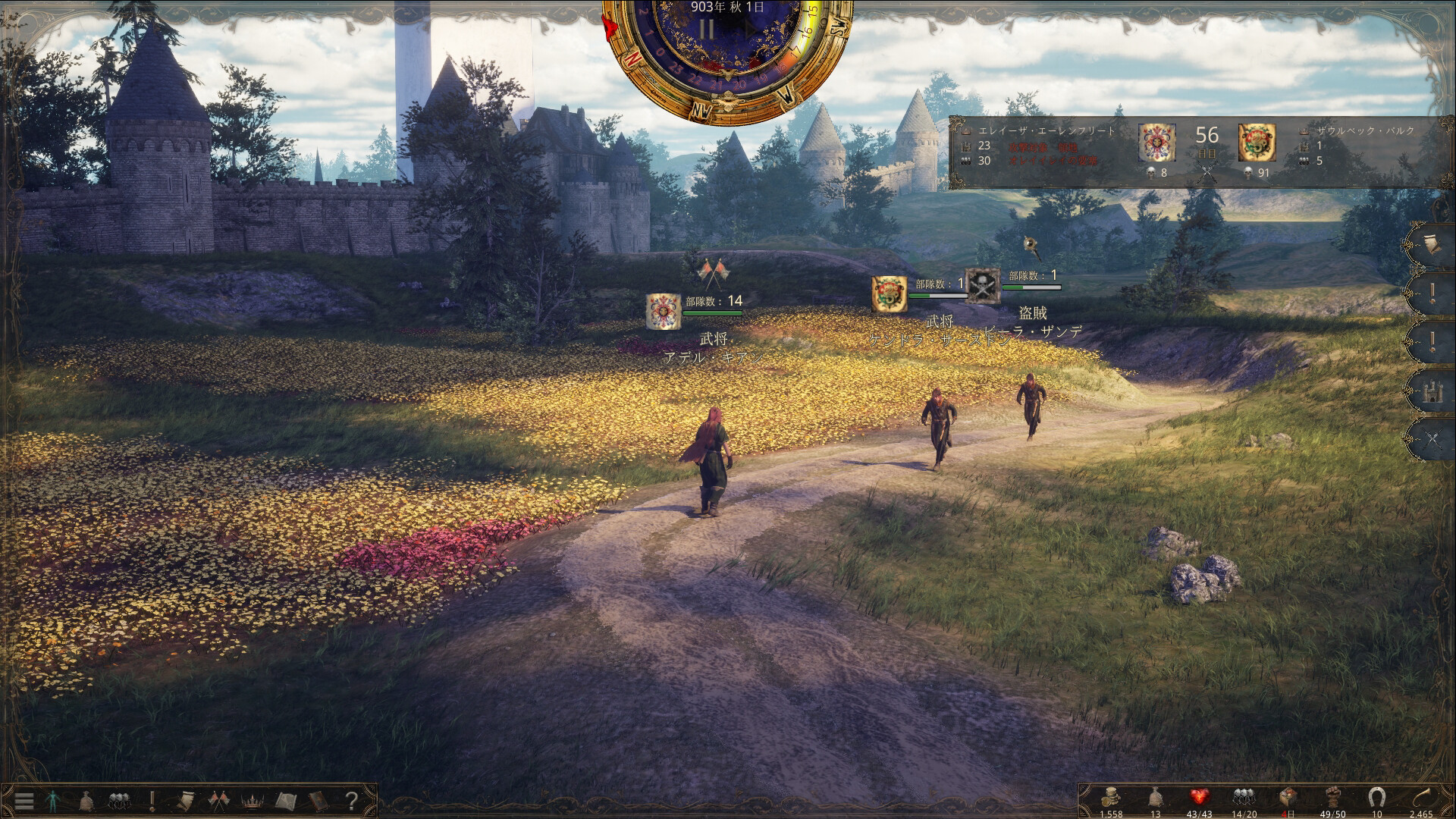Open the help screen via the question mark
The width and height of the screenshot is (1456, 819).
(x=350, y=799)
